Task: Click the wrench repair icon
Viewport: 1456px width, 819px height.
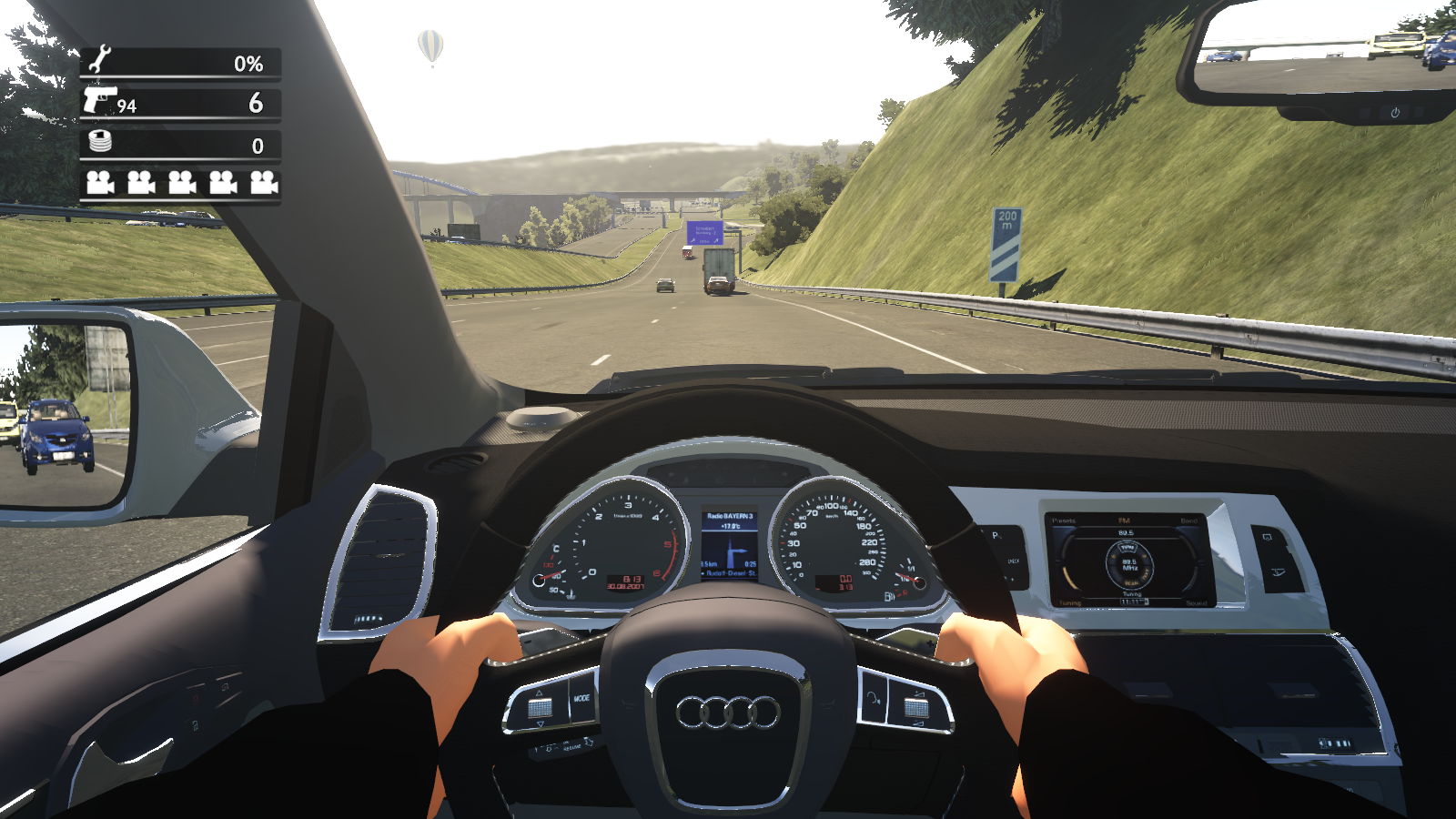Action: (x=99, y=60)
